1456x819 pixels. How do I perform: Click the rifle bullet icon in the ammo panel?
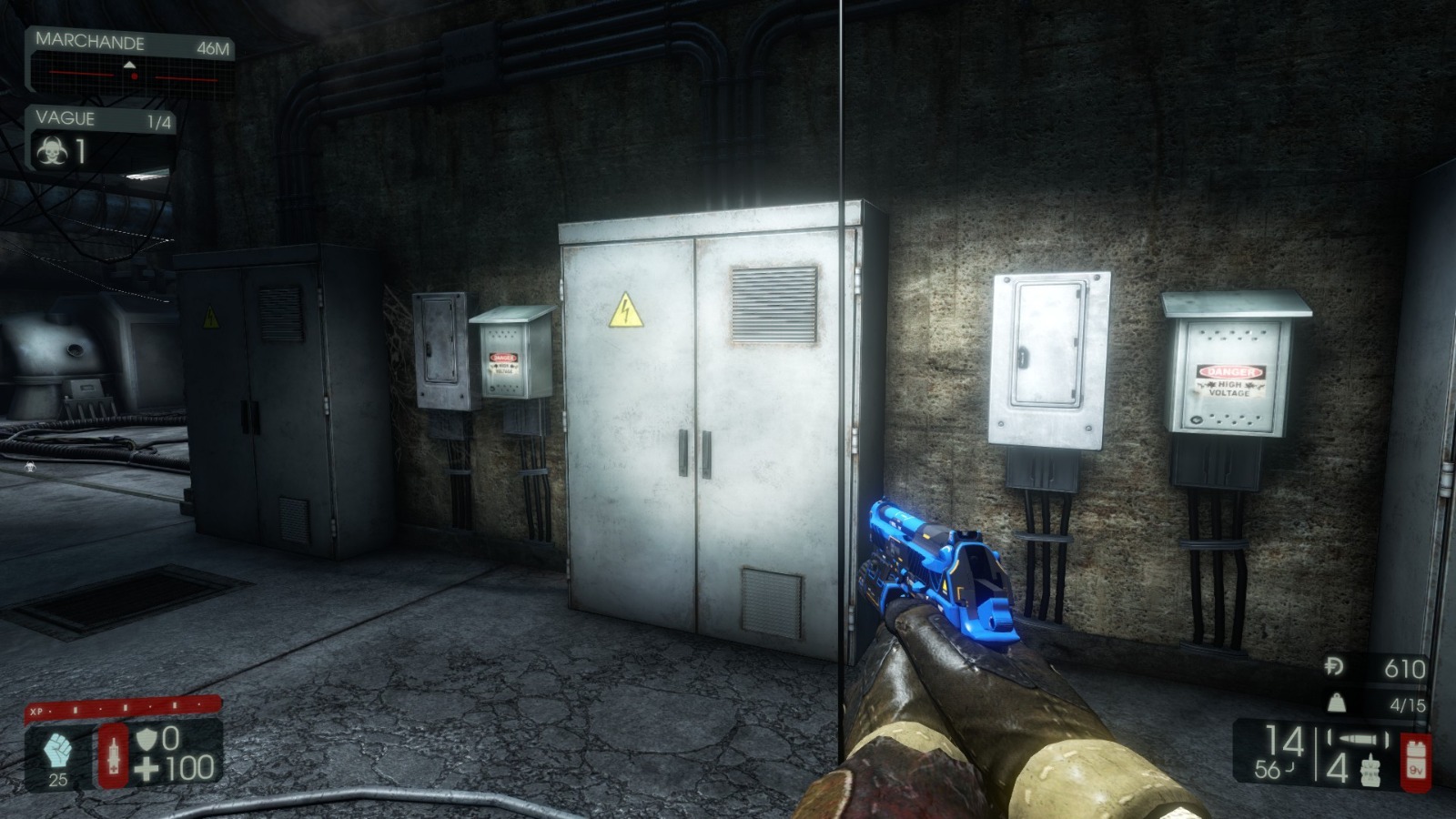coord(1358,740)
